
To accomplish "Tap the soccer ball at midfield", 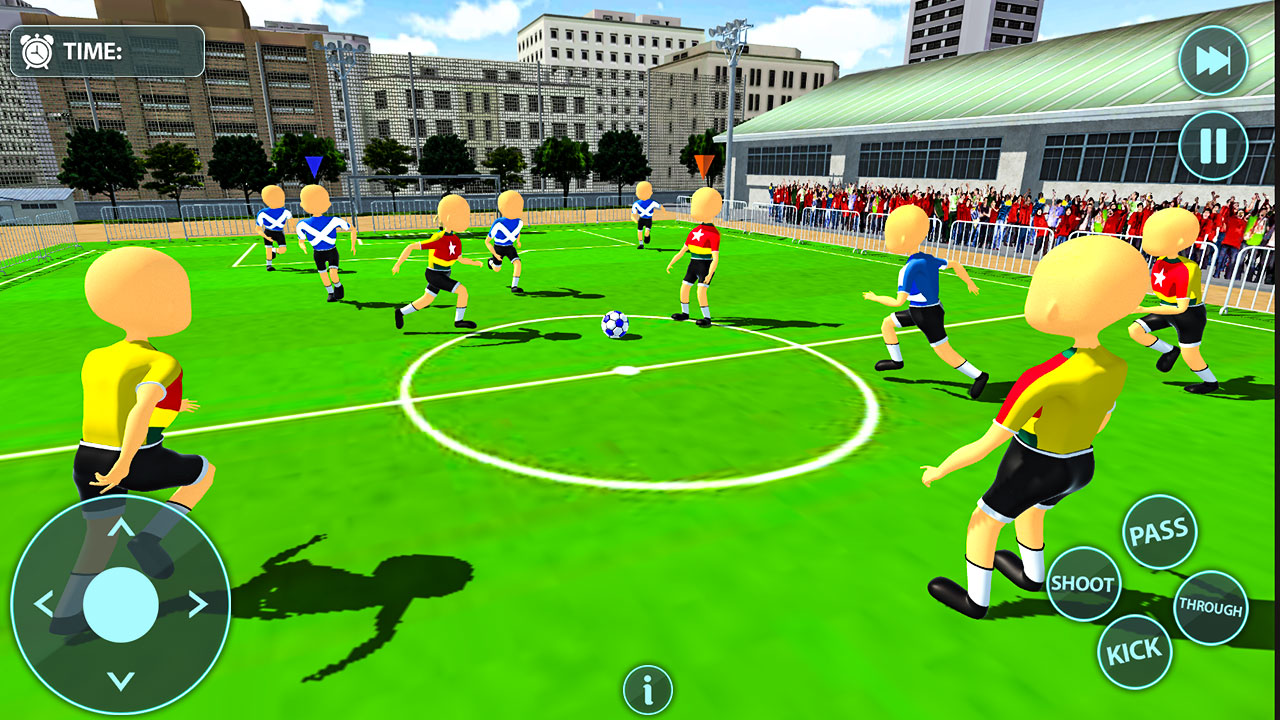I will pos(614,325).
